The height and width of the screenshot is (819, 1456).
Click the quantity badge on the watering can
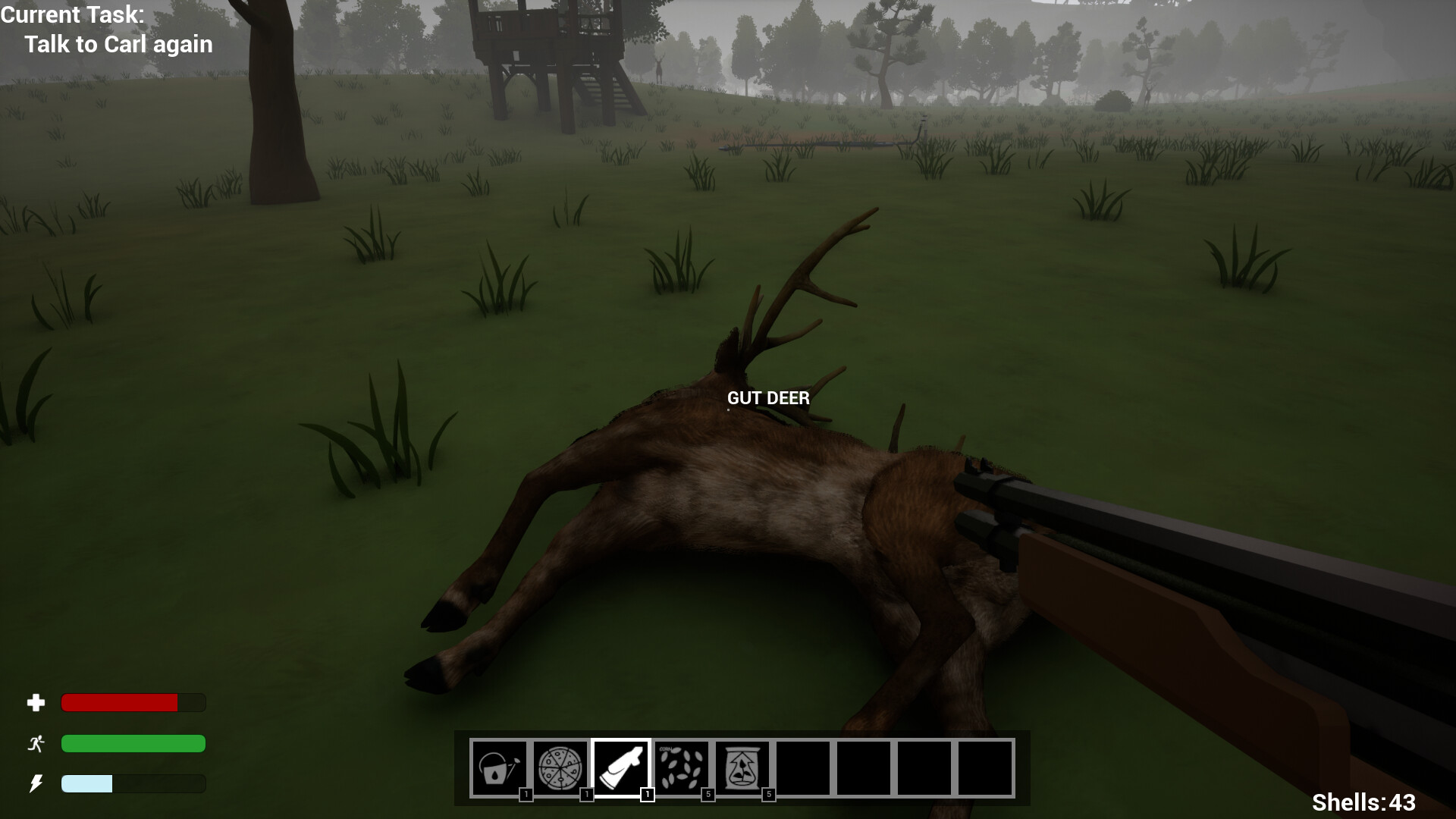coord(525,795)
